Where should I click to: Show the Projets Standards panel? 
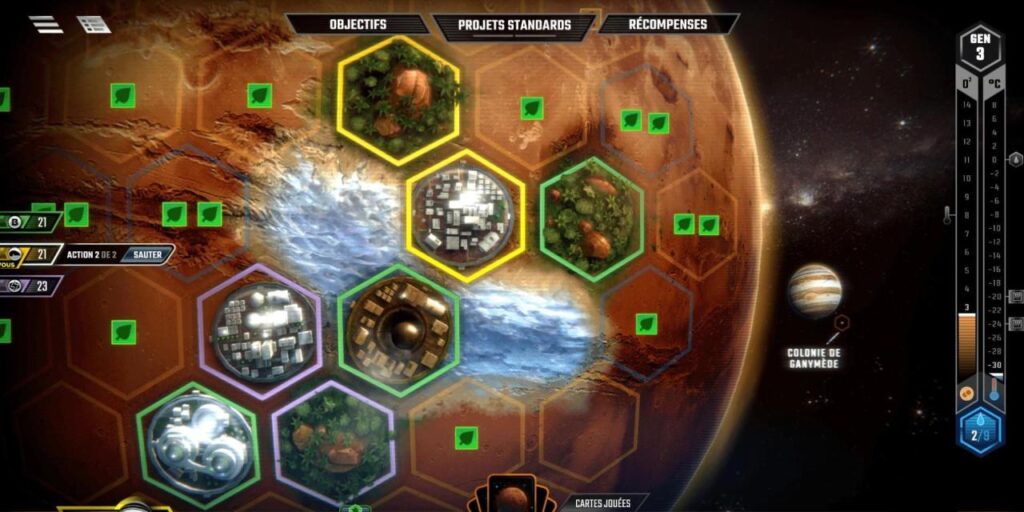coord(514,25)
